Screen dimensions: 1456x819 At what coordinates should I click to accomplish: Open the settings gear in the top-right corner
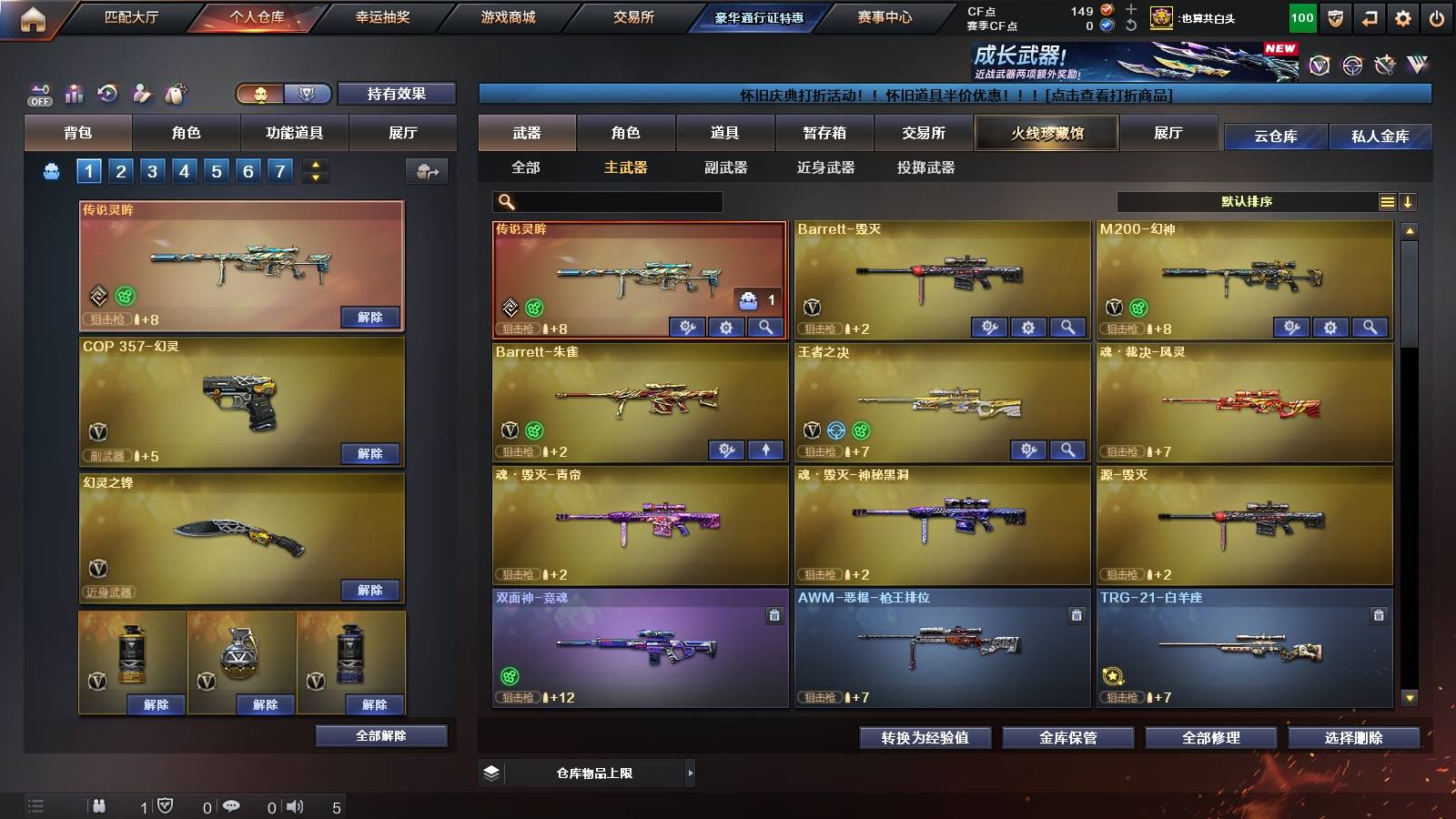(1404, 16)
